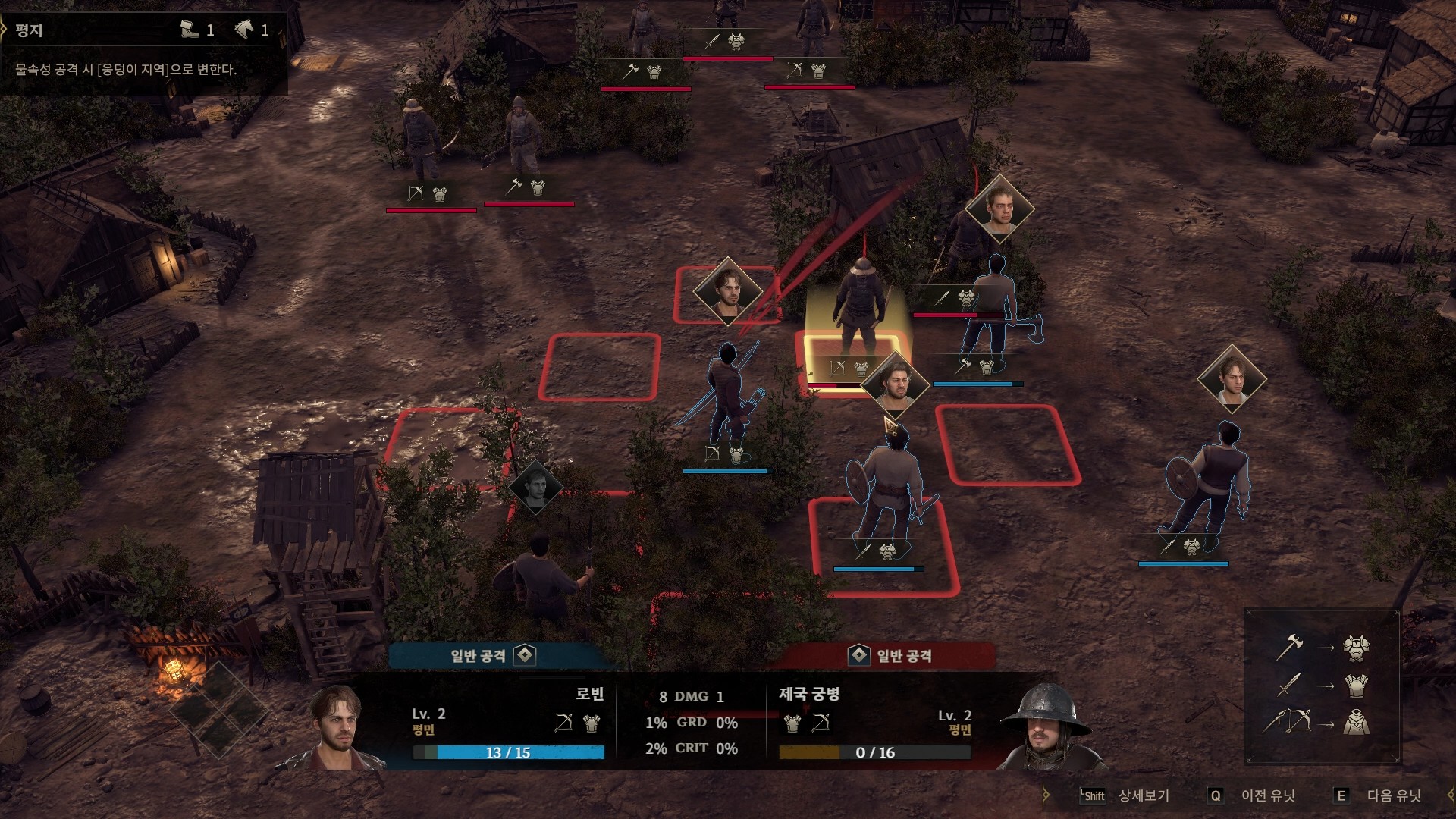This screenshot has width=1456, height=819.
Task: Select the dimmed grey unit portrait diamond
Action: [535, 486]
